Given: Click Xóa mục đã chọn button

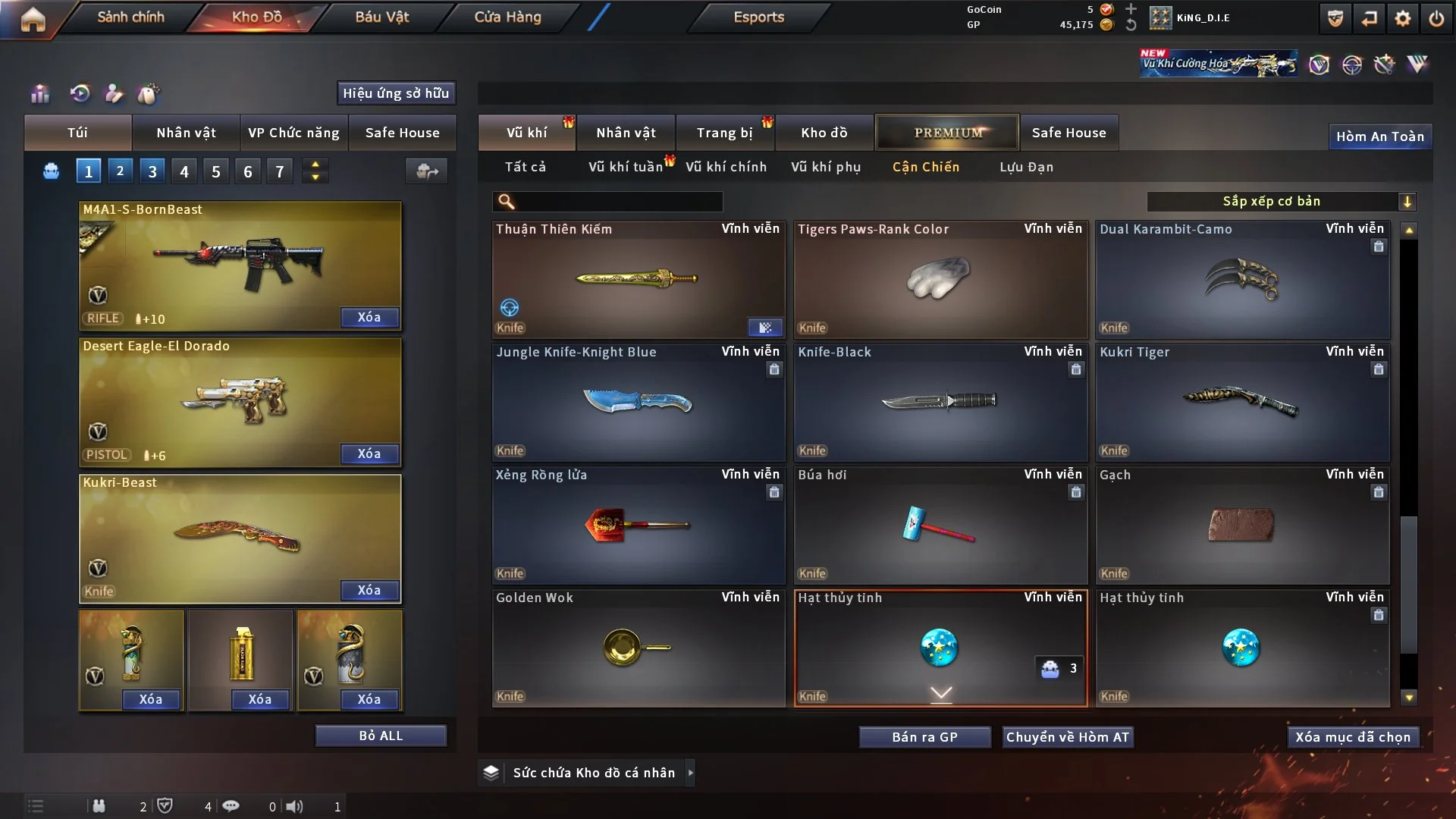Looking at the screenshot, I should point(1353,737).
